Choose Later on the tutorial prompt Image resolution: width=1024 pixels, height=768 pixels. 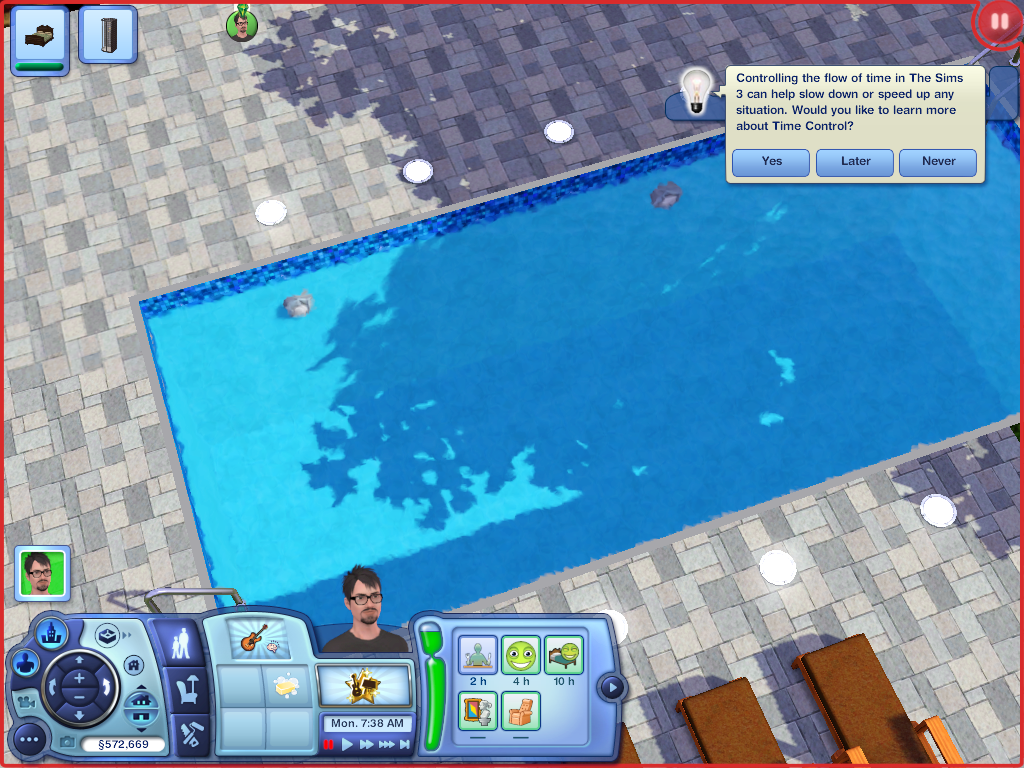pyautogui.click(x=855, y=162)
